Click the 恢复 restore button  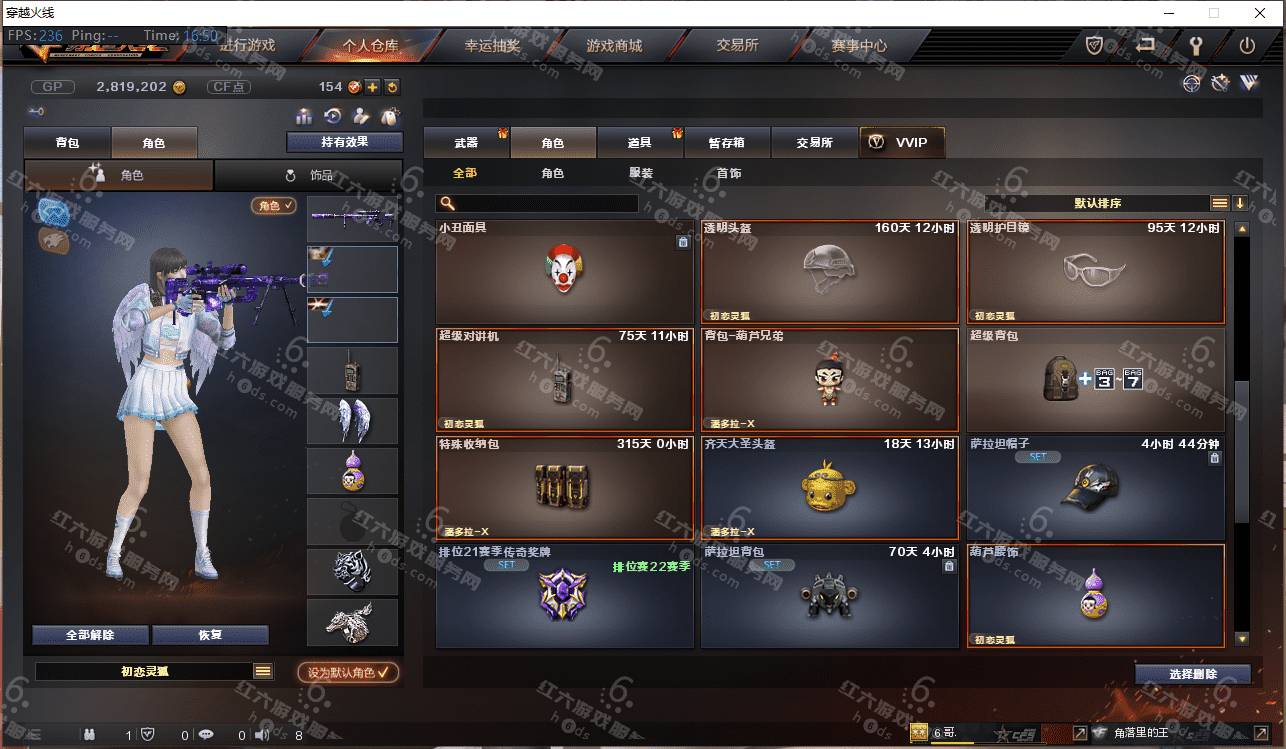click(x=210, y=635)
